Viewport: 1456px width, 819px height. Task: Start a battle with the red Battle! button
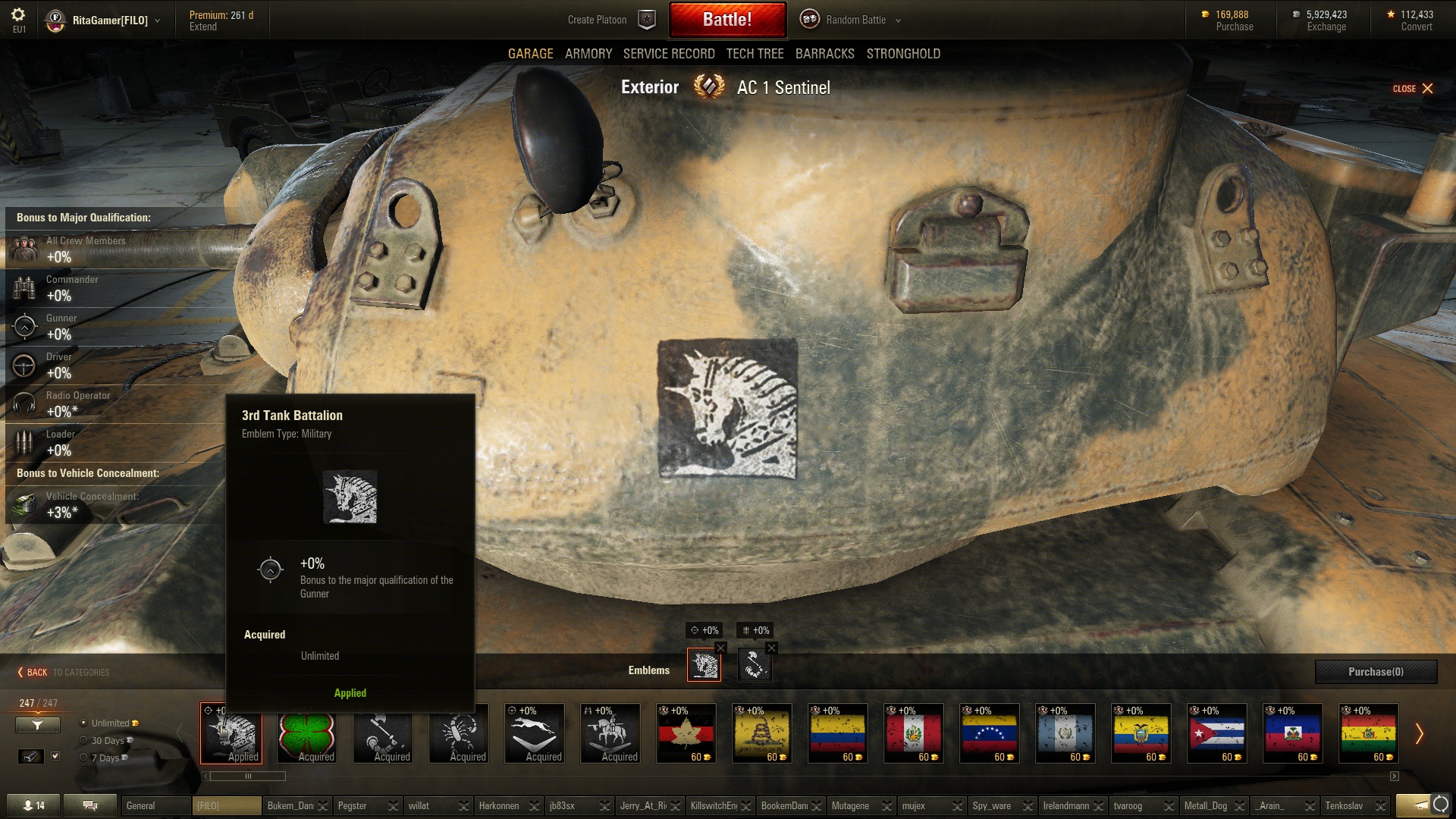pyautogui.click(x=726, y=20)
